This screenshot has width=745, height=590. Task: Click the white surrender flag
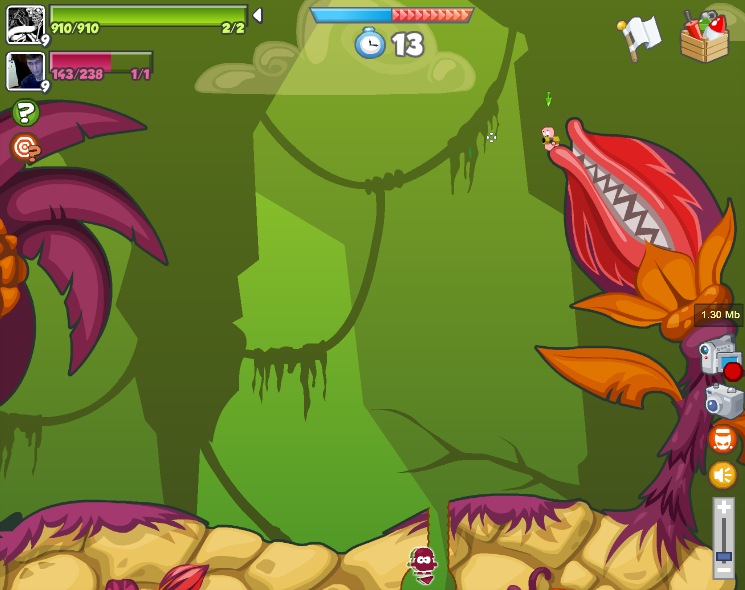(640, 37)
